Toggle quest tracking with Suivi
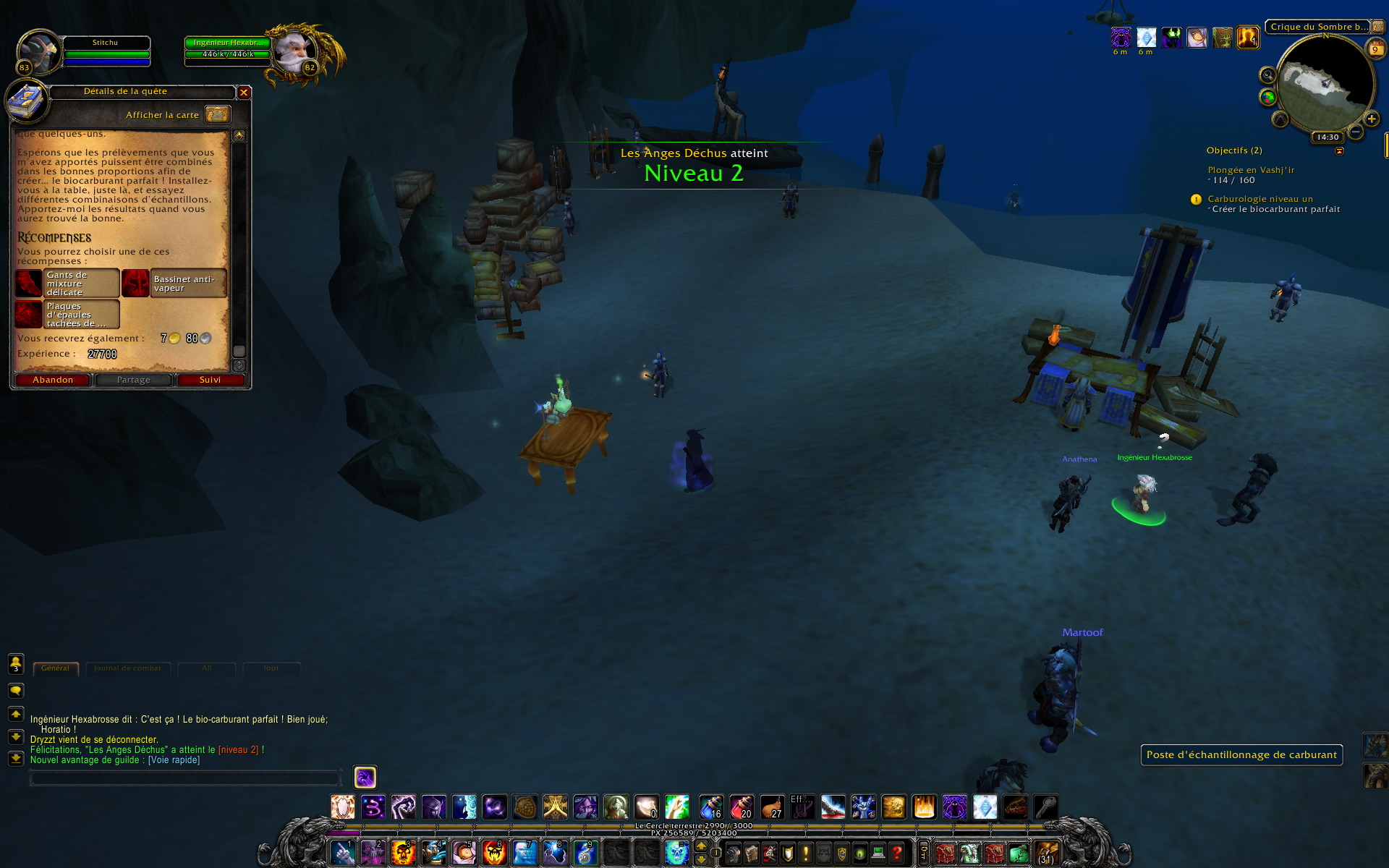 click(x=210, y=380)
